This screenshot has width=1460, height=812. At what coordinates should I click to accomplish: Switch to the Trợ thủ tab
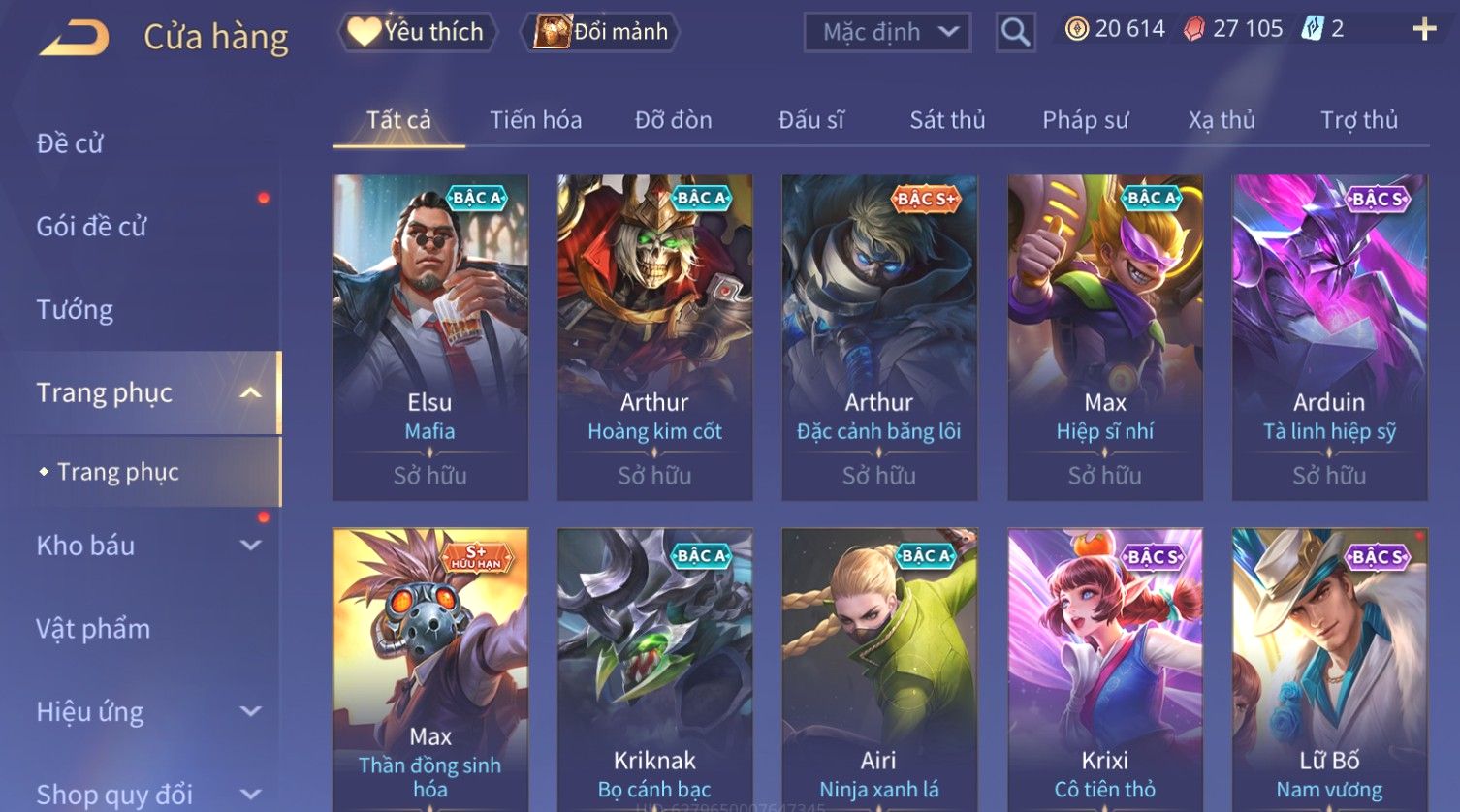pos(1358,120)
